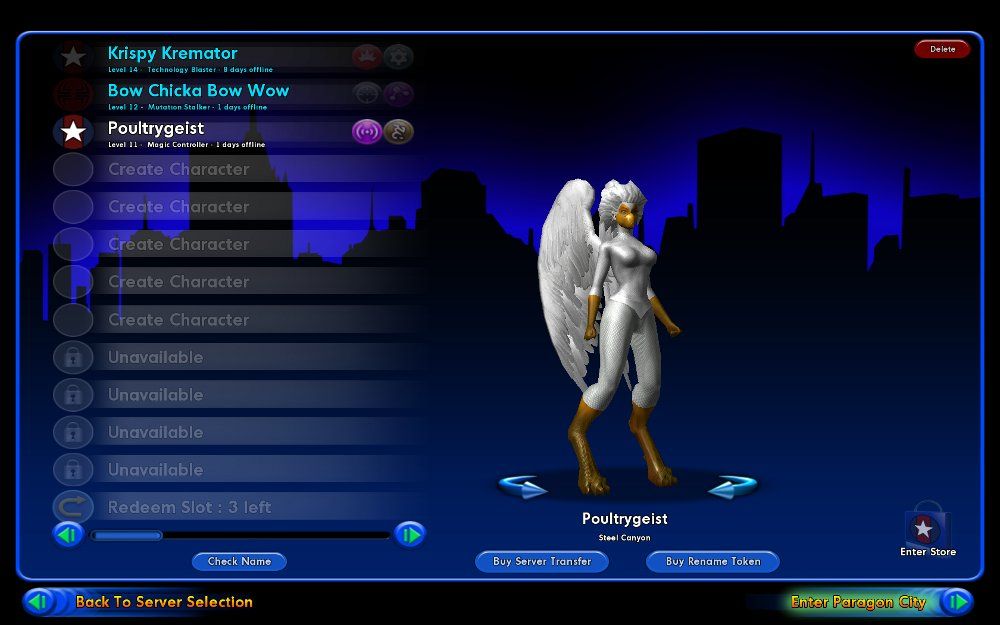Viewport: 1000px width, 625px height.
Task: Click the Redeem Slot entry
Action: (189, 507)
